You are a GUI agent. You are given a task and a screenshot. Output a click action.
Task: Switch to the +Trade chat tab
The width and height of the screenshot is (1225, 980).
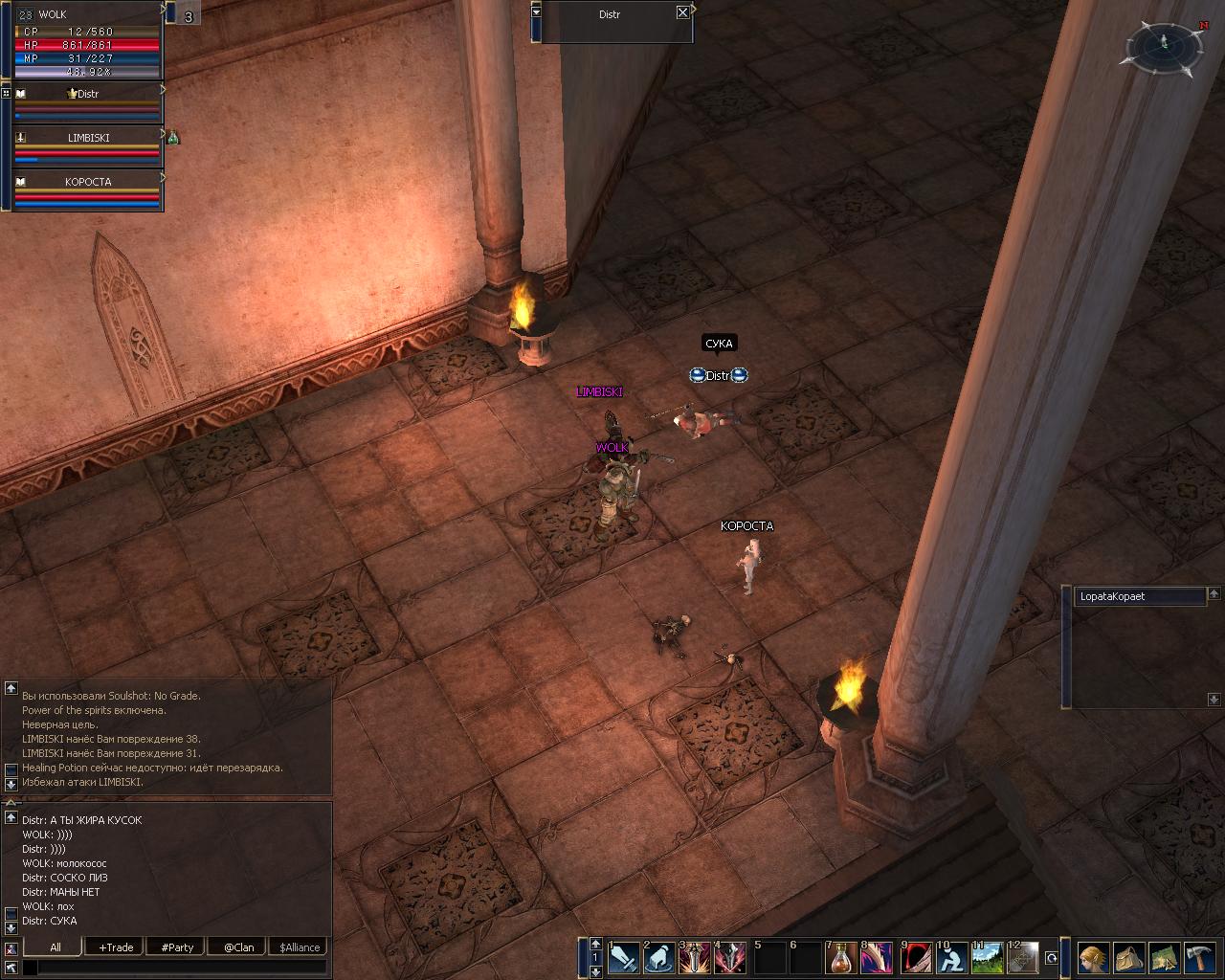[x=116, y=947]
